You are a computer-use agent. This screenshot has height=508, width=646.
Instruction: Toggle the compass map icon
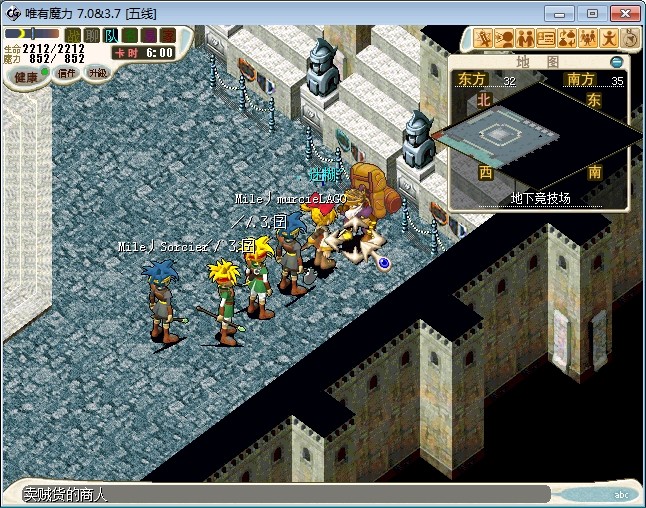630,39
